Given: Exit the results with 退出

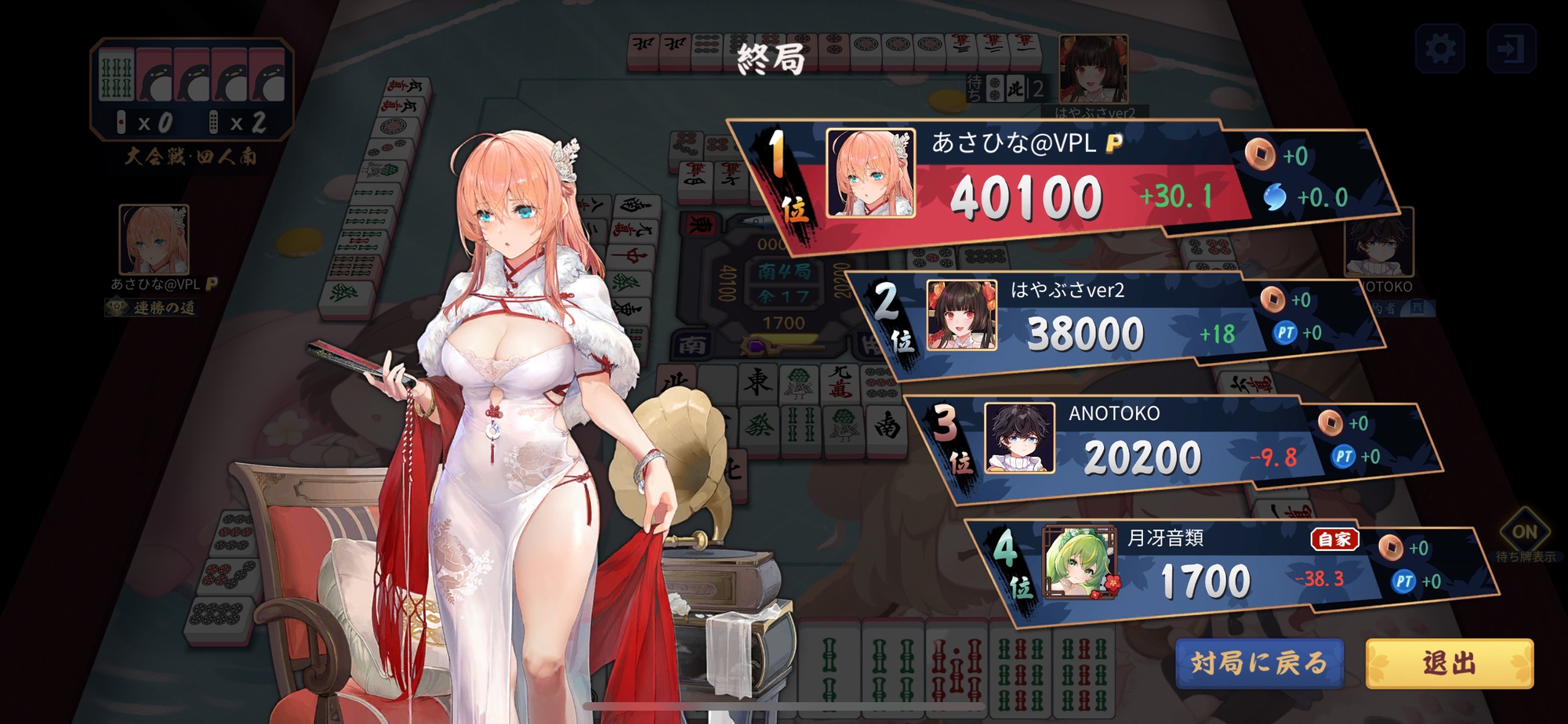Looking at the screenshot, I should 1449,663.
